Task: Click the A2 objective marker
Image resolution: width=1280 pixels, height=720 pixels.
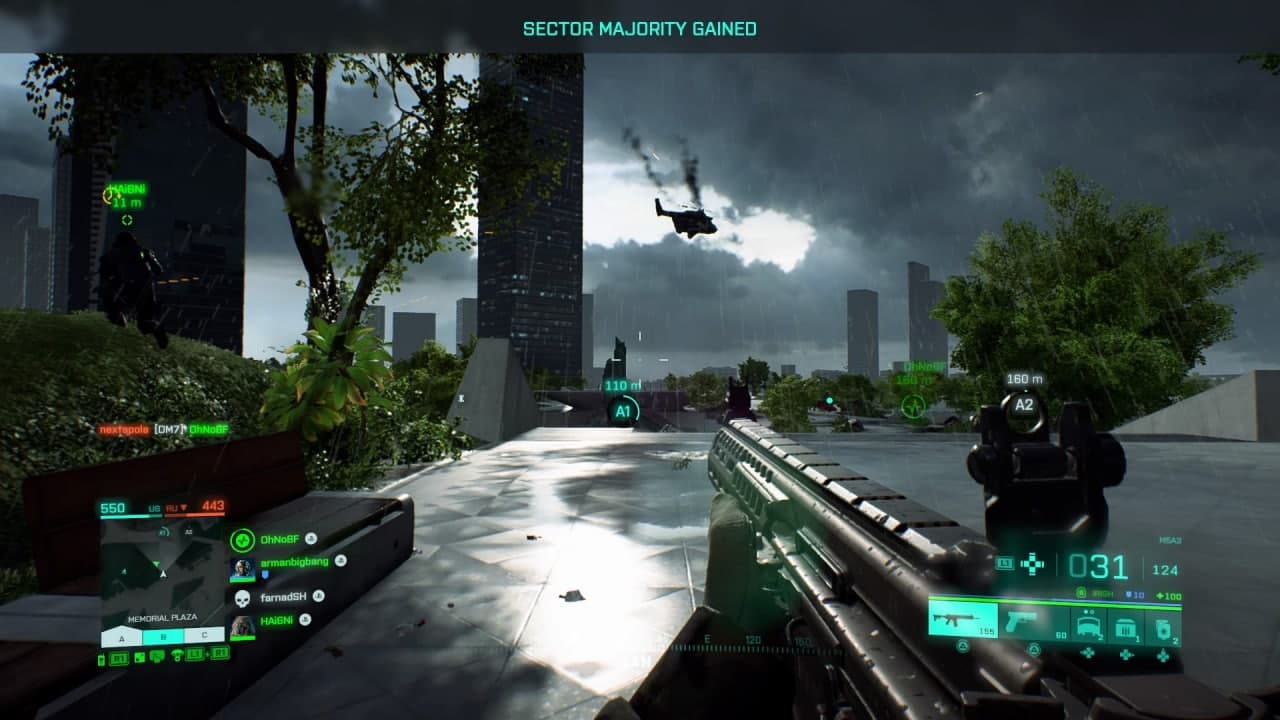Action: (x=1023, y=405)
